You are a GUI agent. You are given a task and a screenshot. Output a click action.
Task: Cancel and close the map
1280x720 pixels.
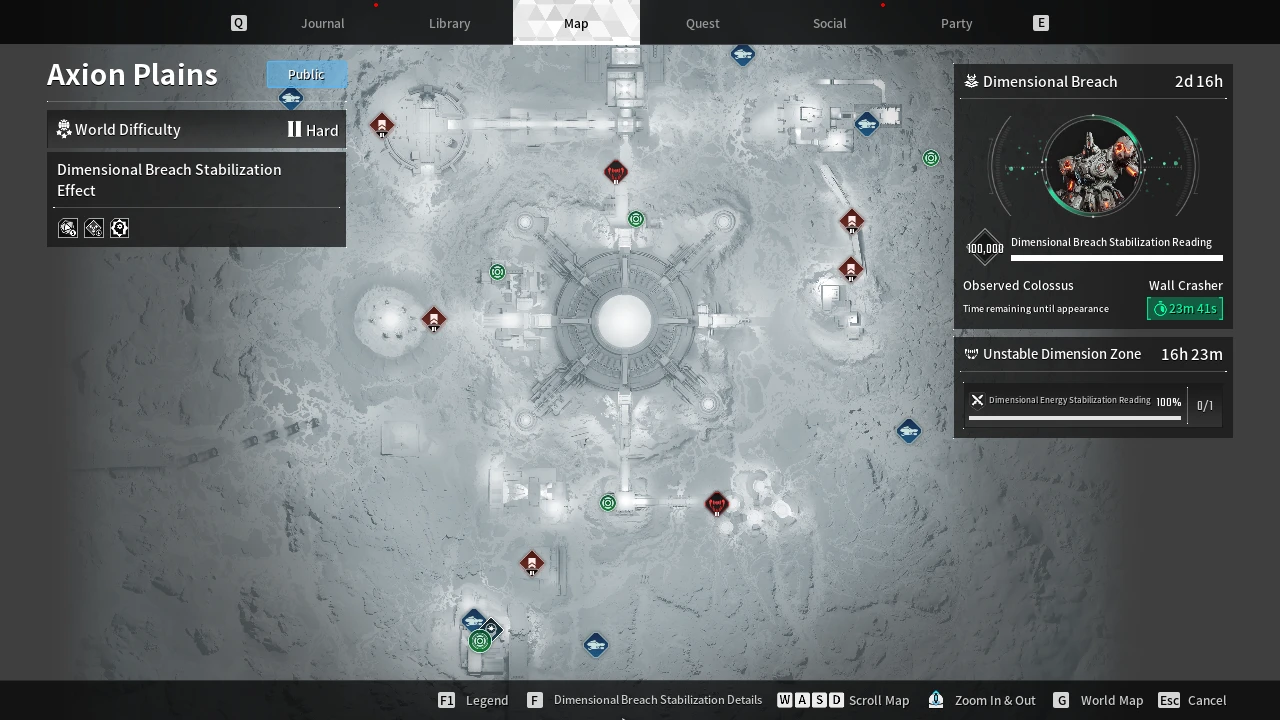click(1193, 700)
